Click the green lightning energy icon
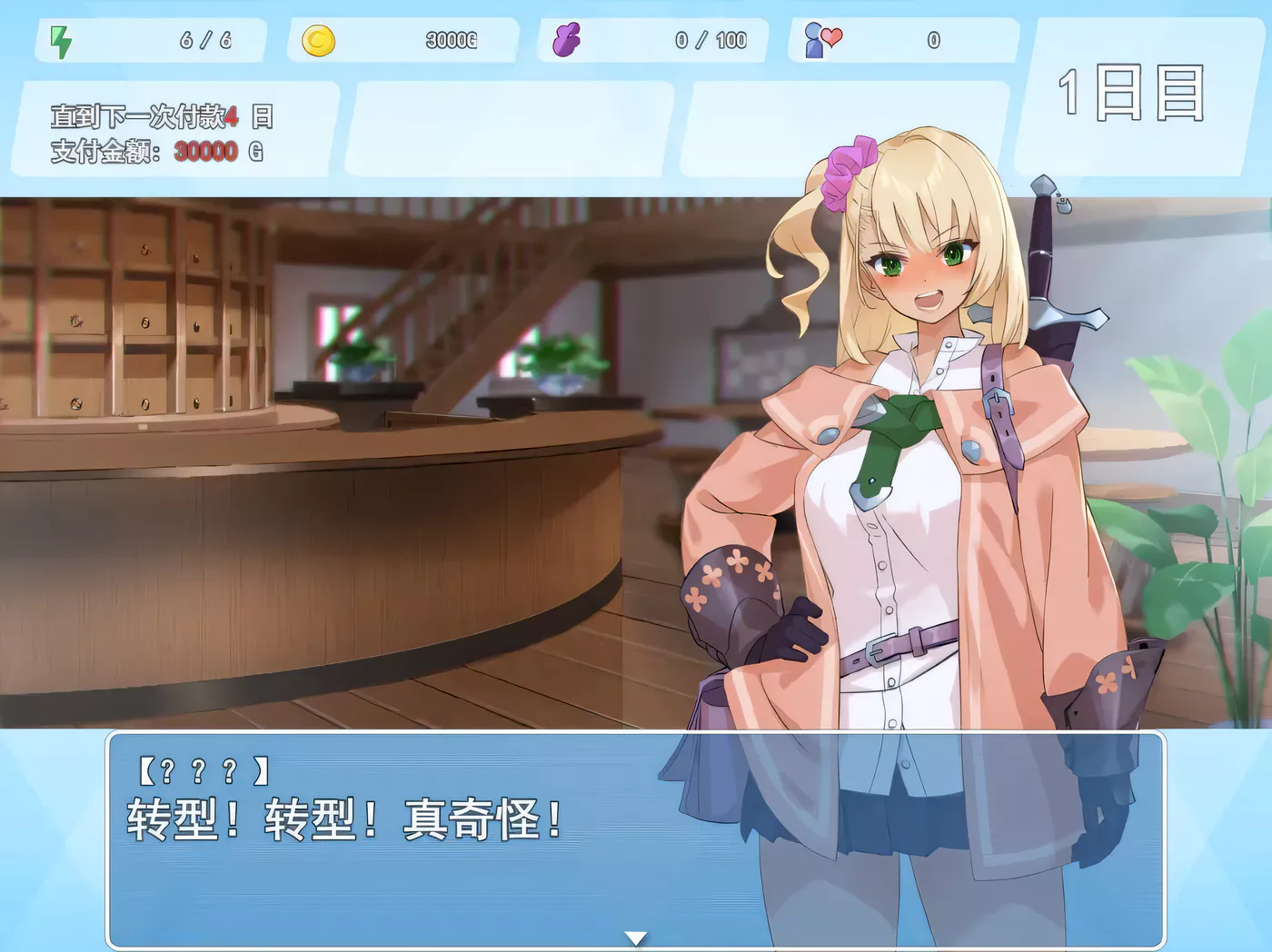Viewport: 1272px width, 952px height. point(60,38)
